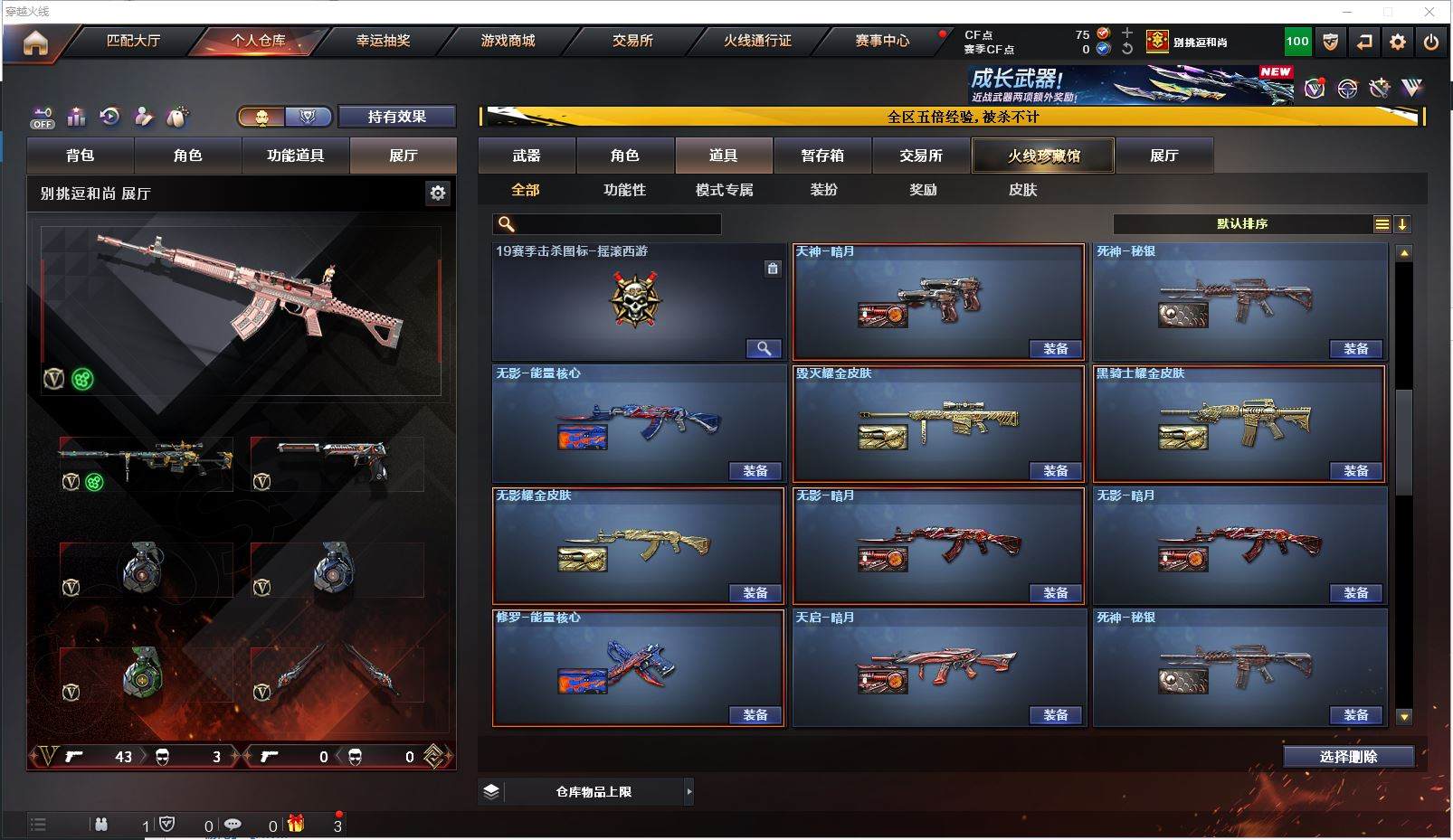Open showcase settings gear beside 展厅 title
Image resolution: width=1453 pixels, height=840 pixels.
click(x=438, y=193)
